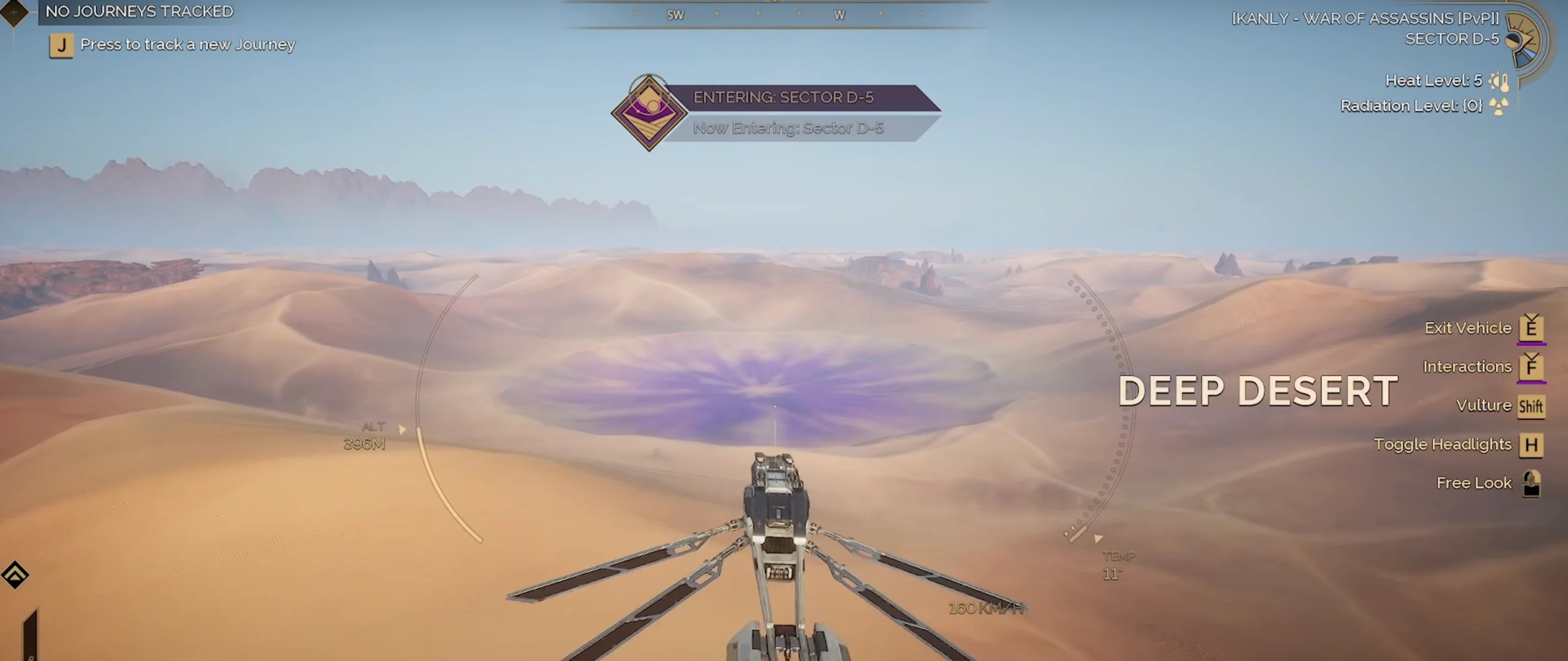Select the radiation trefoil icon beside Radiation Level
This screenshot has width=1568, height=661.
tap(1499, 105)
